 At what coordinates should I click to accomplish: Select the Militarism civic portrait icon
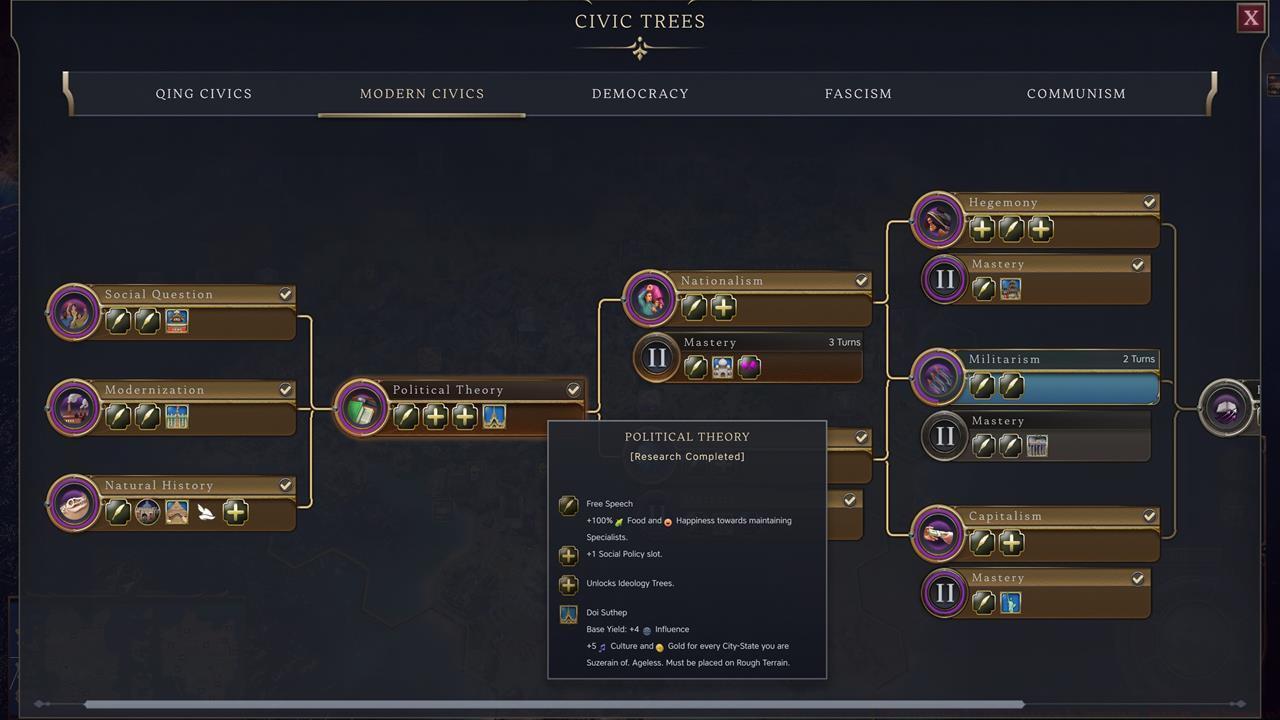(937, 377)
